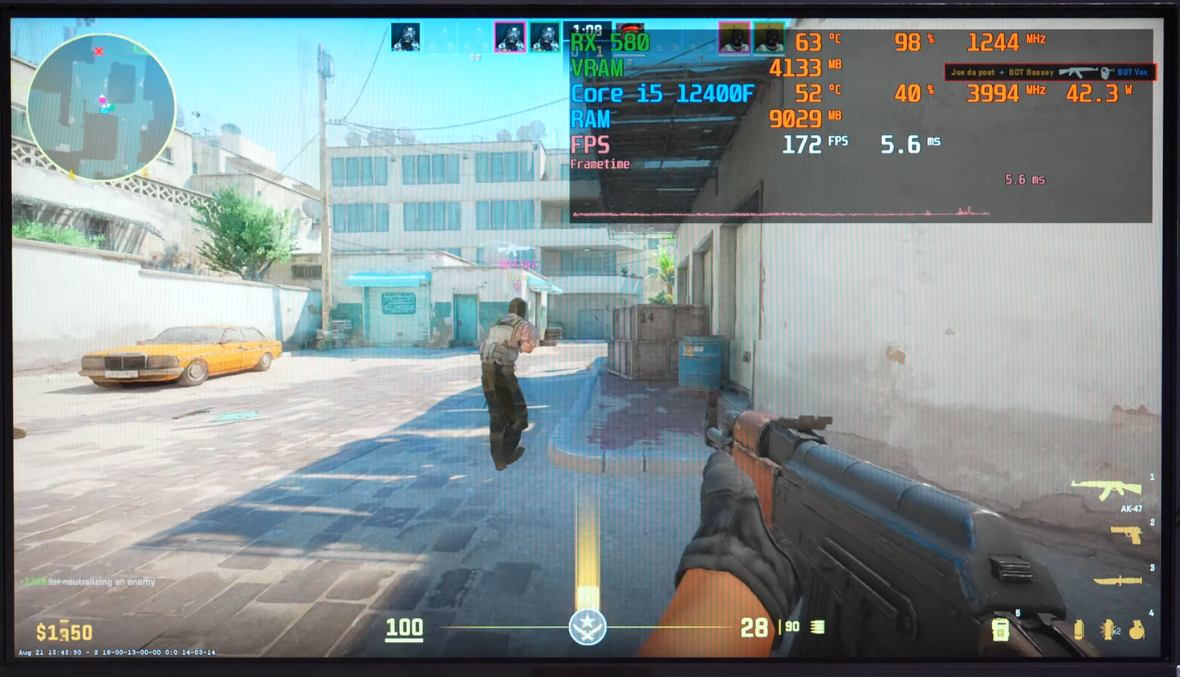The height and width of the screenshot is (678, 1181).
Task: Switch to the pistol slot
Action: [1126, 536]
